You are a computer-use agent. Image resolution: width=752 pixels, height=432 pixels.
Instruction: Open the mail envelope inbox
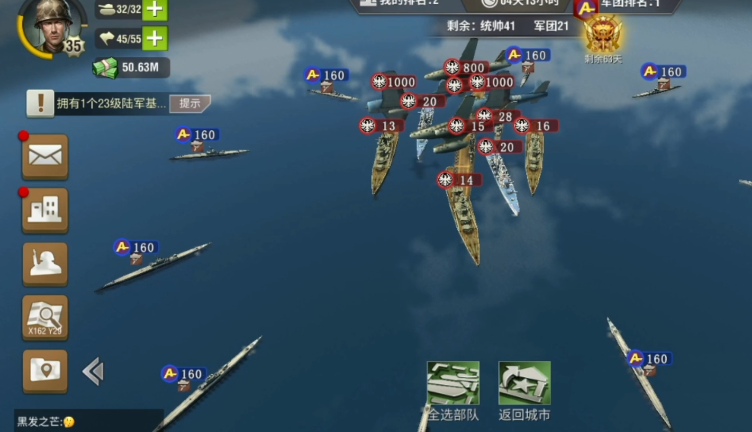pyautogui.click(x=45, y=156)
